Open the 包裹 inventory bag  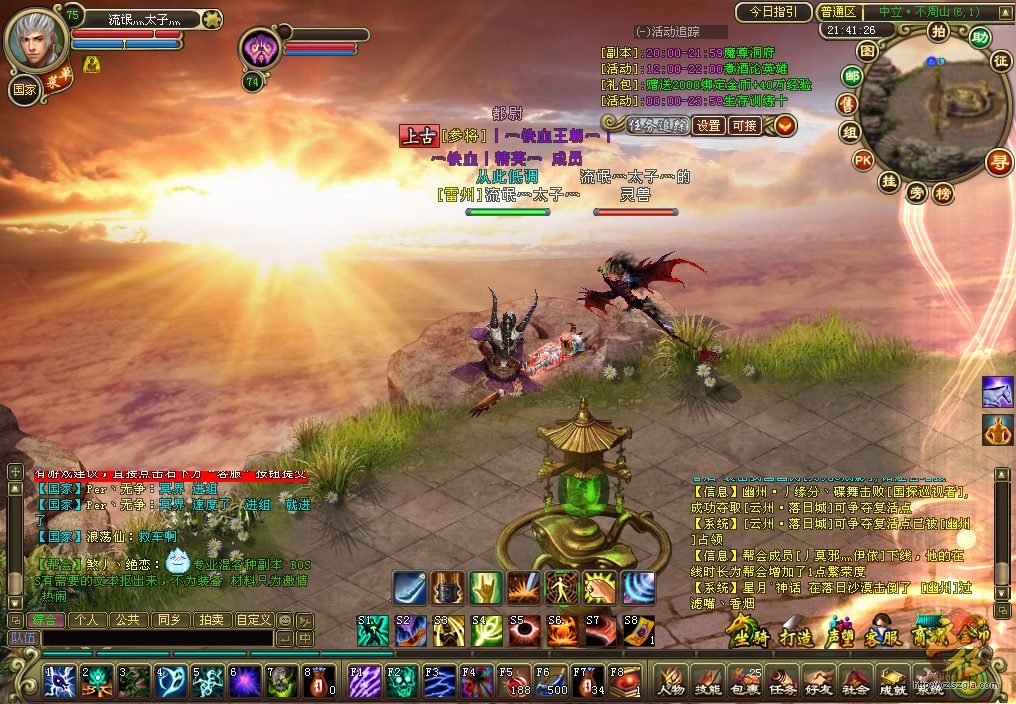point(743,683)
